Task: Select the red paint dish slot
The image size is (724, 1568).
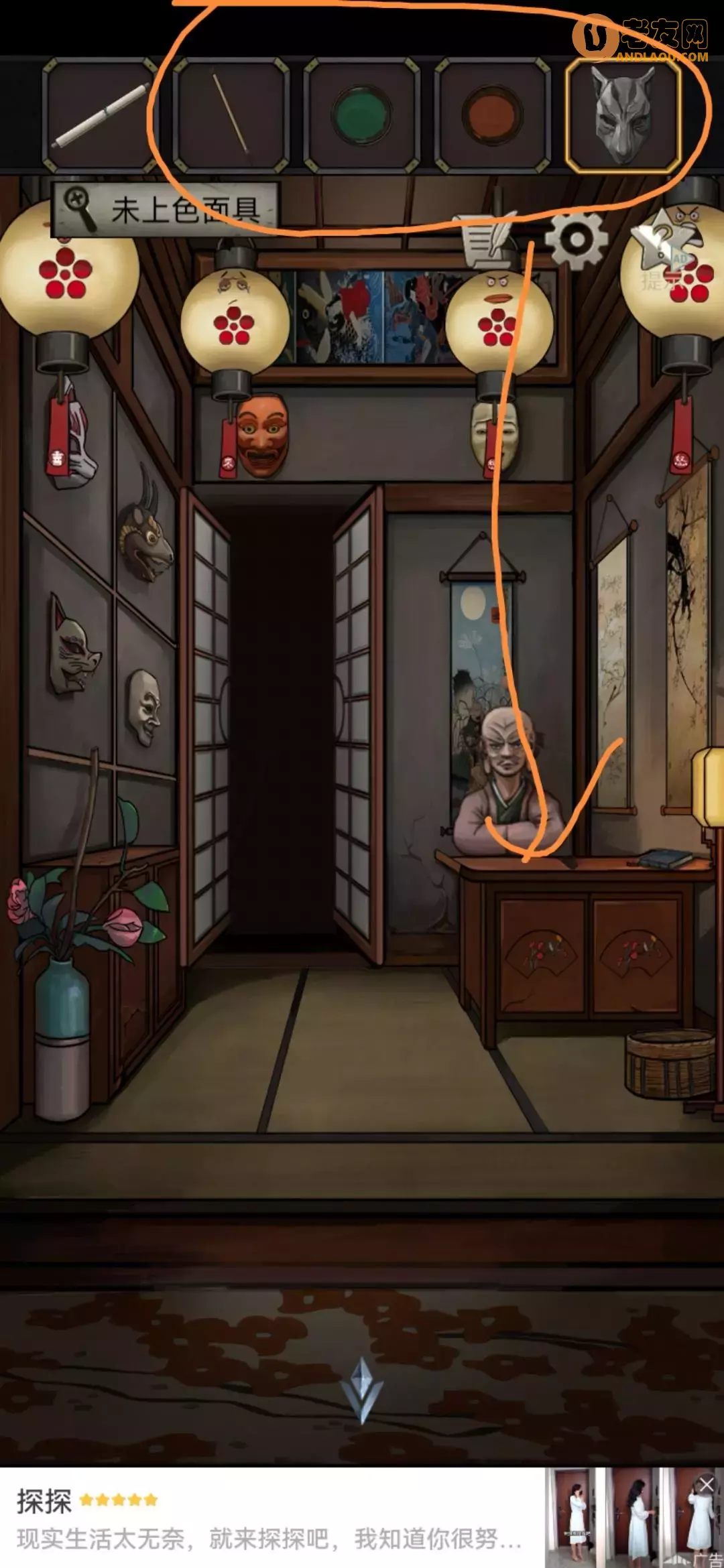Action: tap(493, 114)
